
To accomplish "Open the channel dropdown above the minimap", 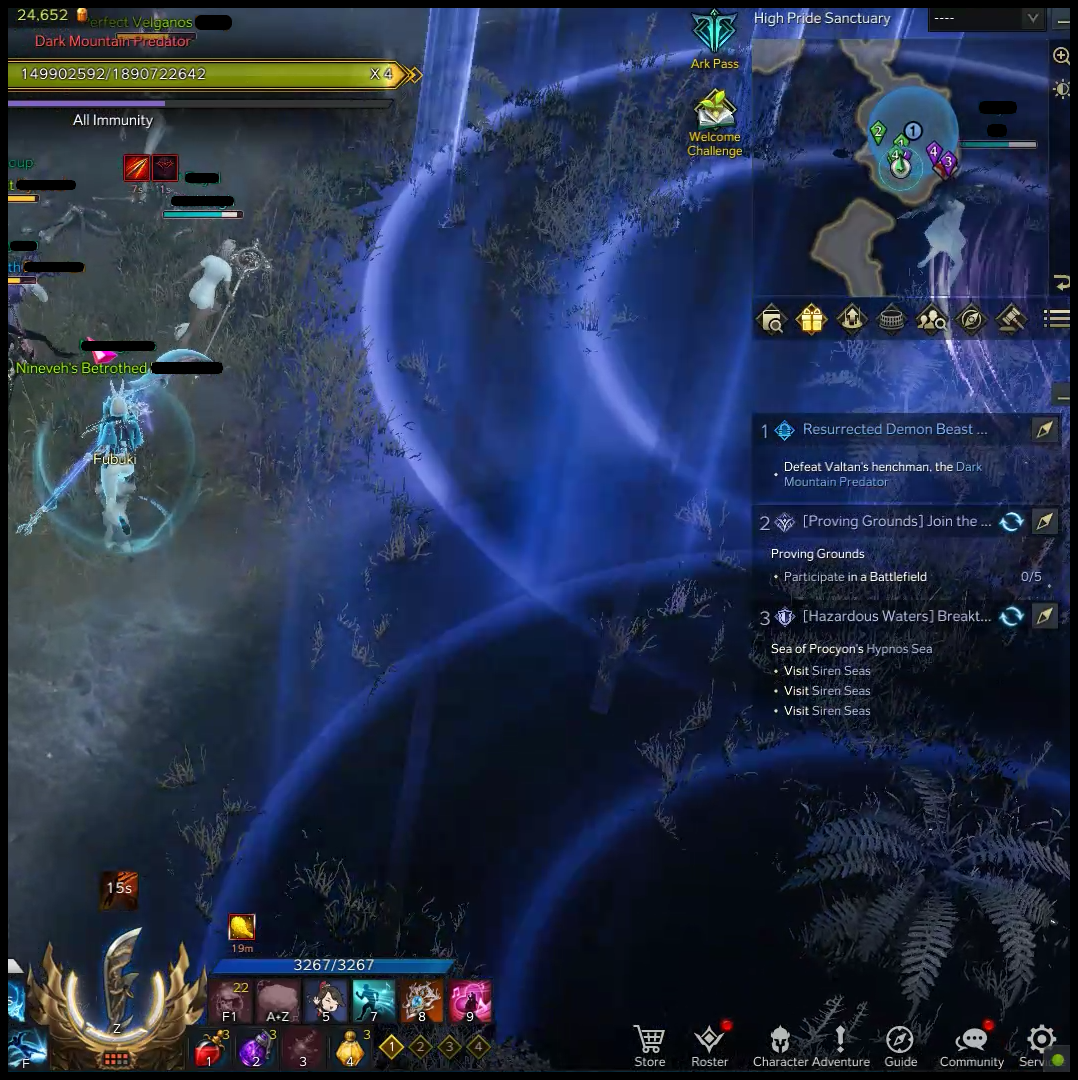I will pyautogui.click(x=986, y=18).
